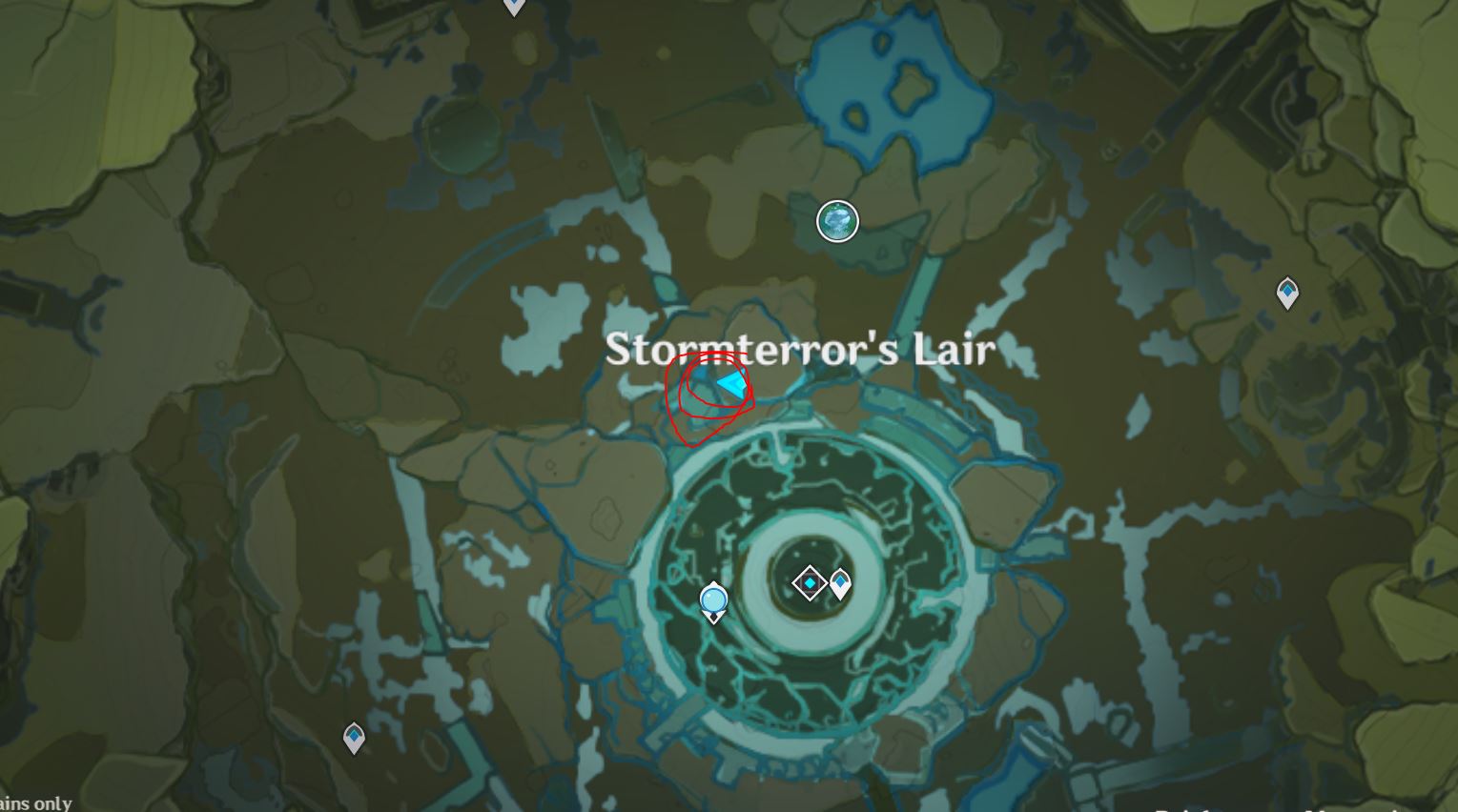This screenshot has height=812, width=1458.
Task: Click the waypoint marker peeking at the top edge
Action: [512, 5]
